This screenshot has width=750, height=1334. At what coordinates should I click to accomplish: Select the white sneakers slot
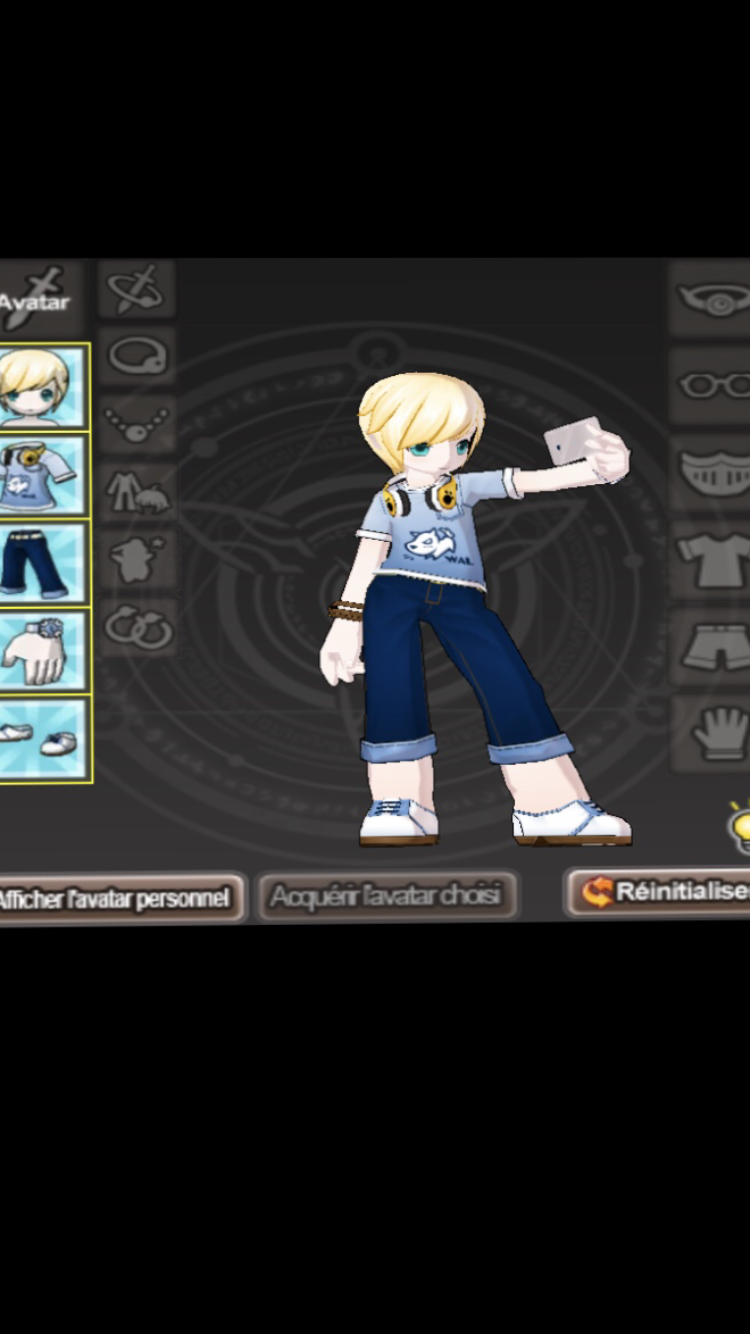click(42, 739)
